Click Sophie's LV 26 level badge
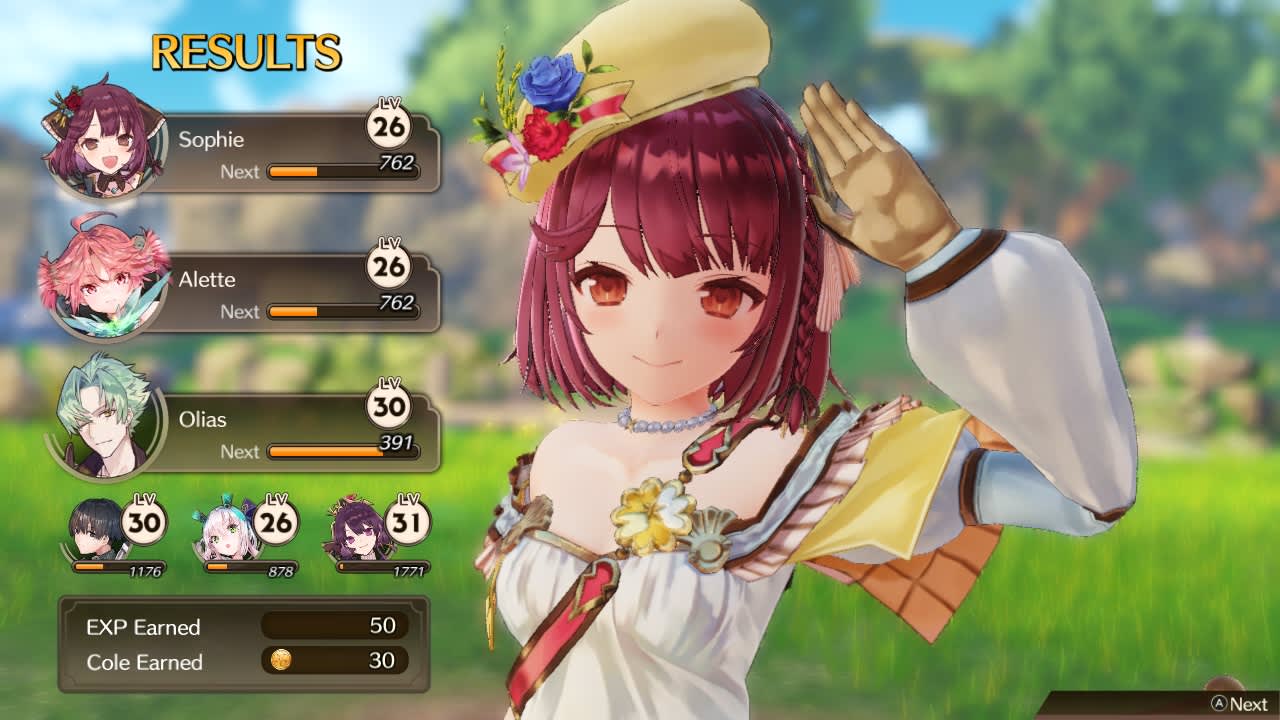The image size is (1280, 720). click(390, 125)
